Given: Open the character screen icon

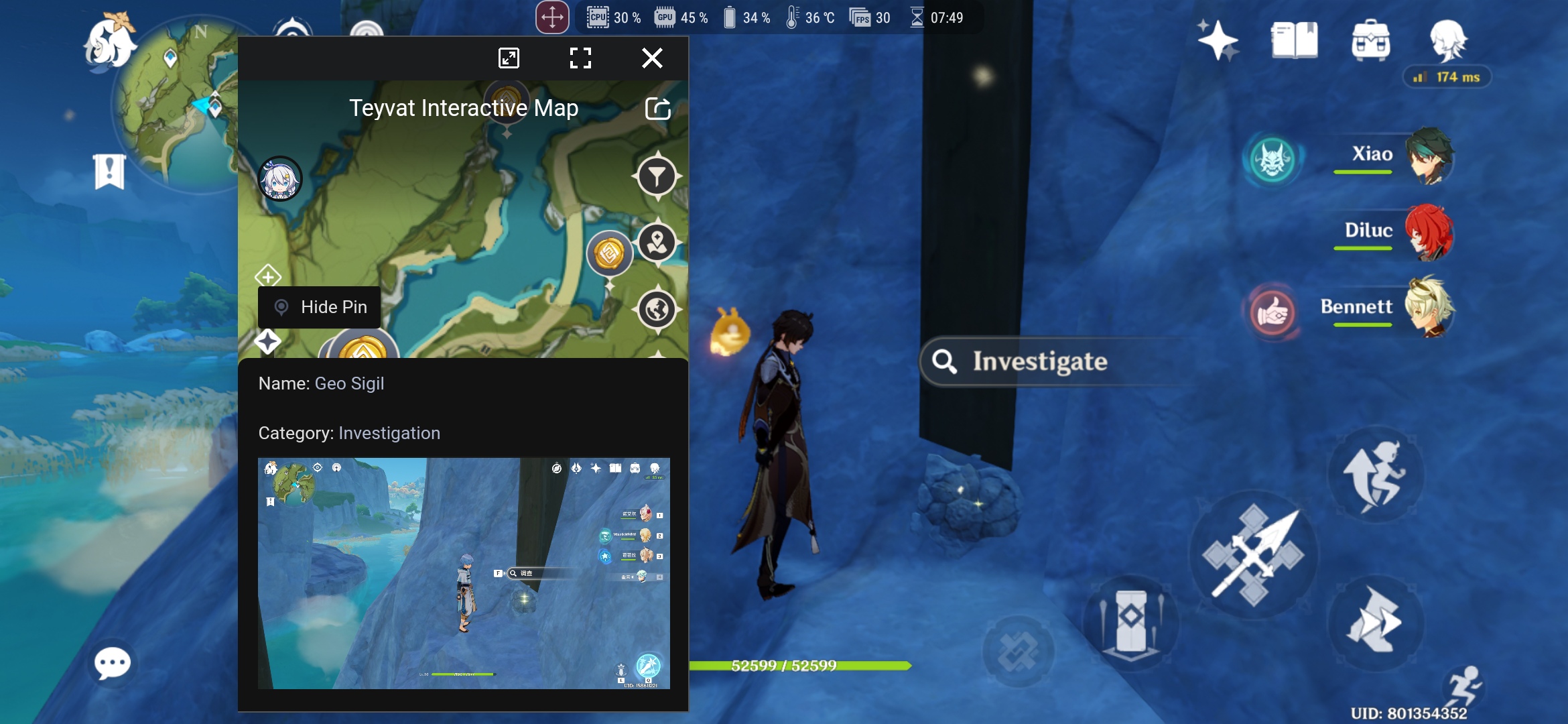Looking at the screenshot, I should tap(1447, 42).
